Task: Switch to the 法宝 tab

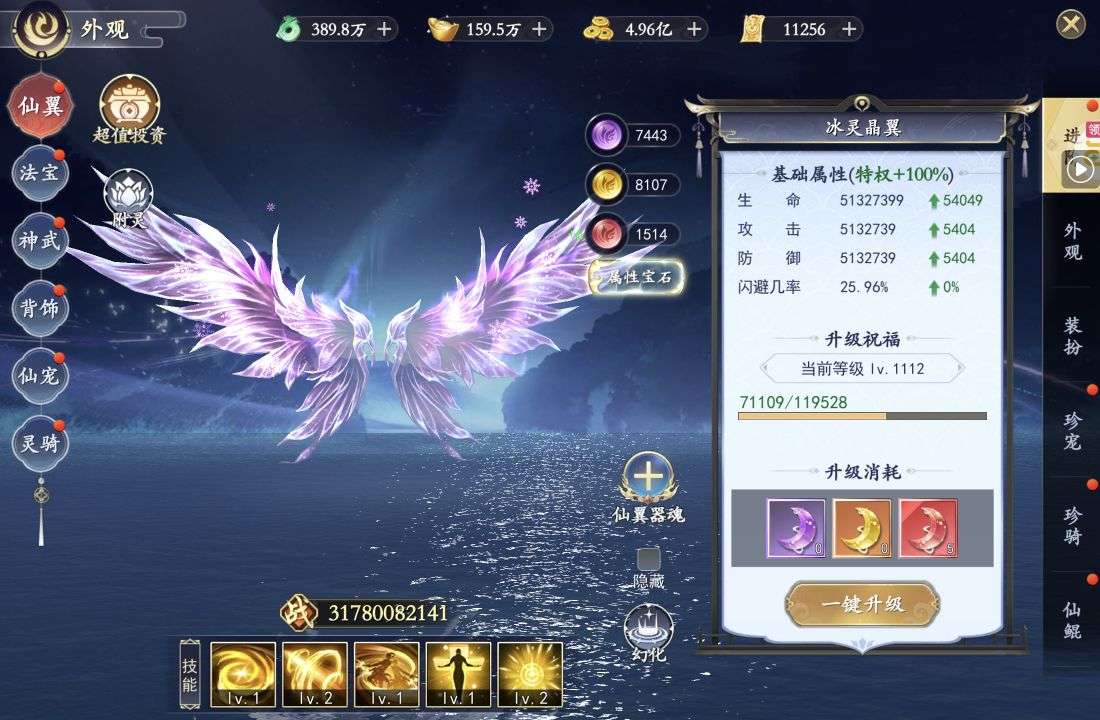Action: tap(40, 173)
